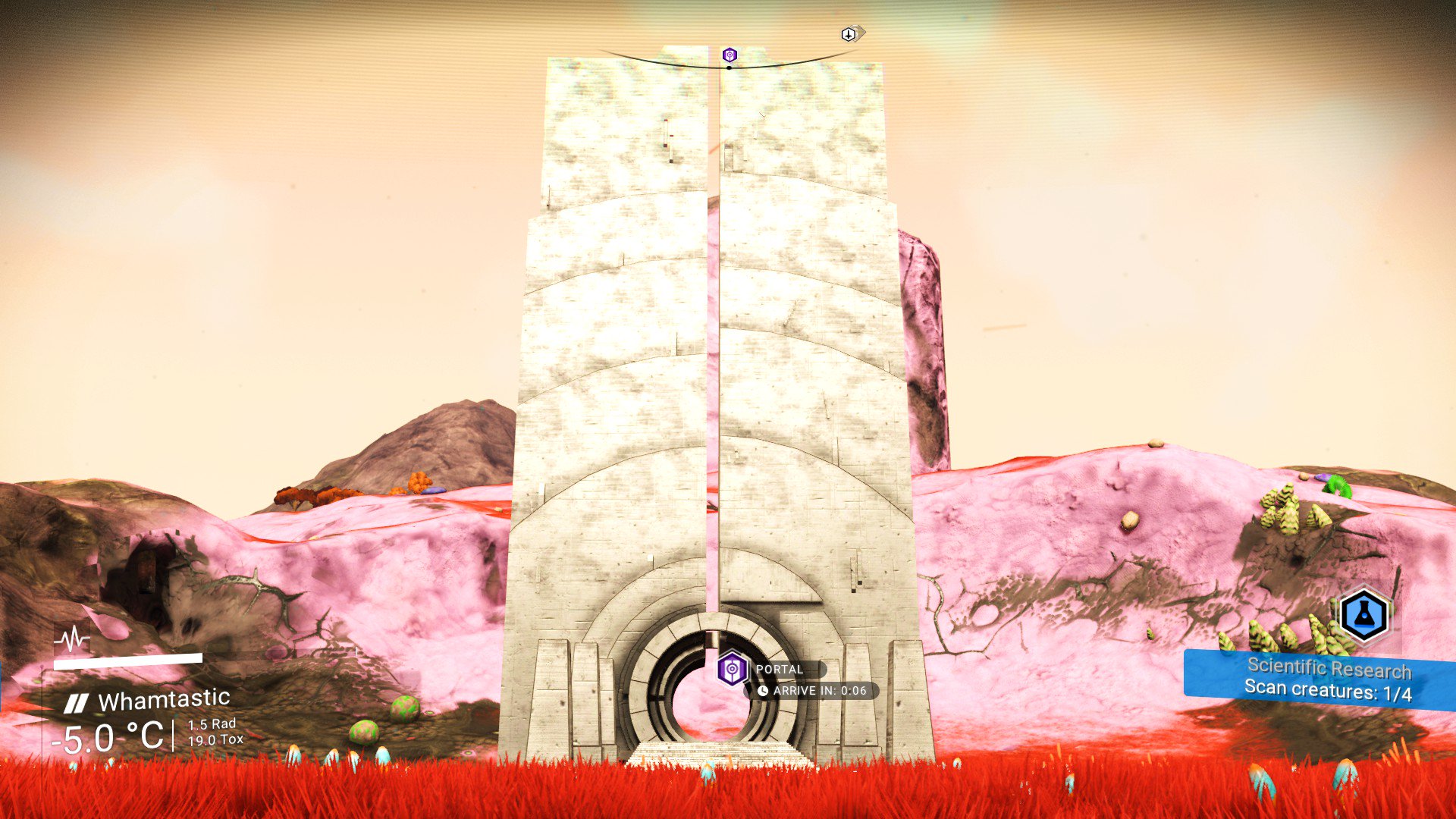Click the life support pulse icon
Viewport: 1456px width, 819px height.
(x=71, y=640)
